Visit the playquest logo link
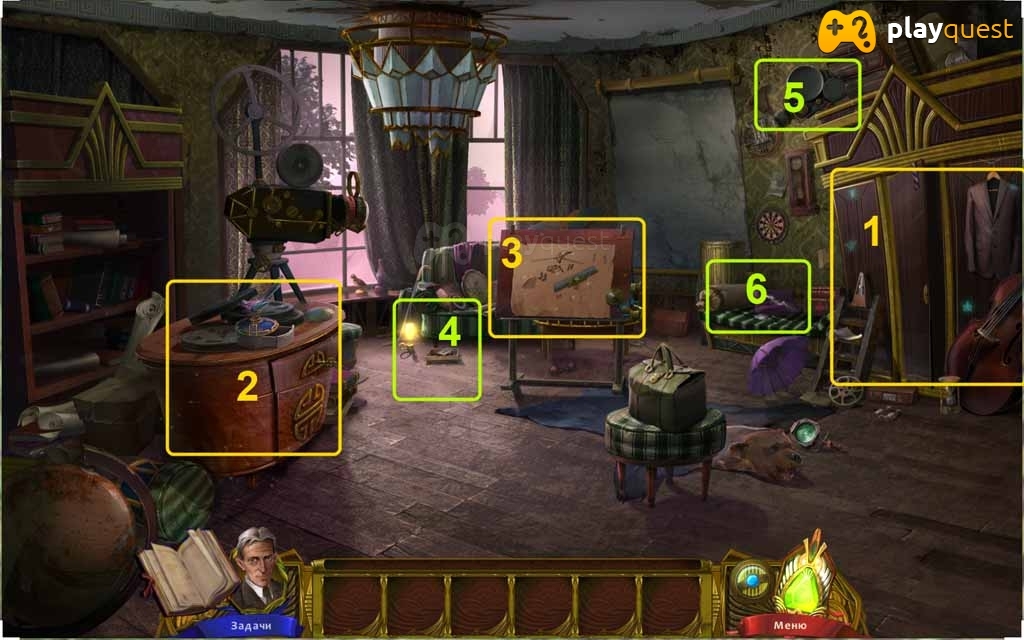The height and width of the screenshot is (640, 1024). (915, 31)
